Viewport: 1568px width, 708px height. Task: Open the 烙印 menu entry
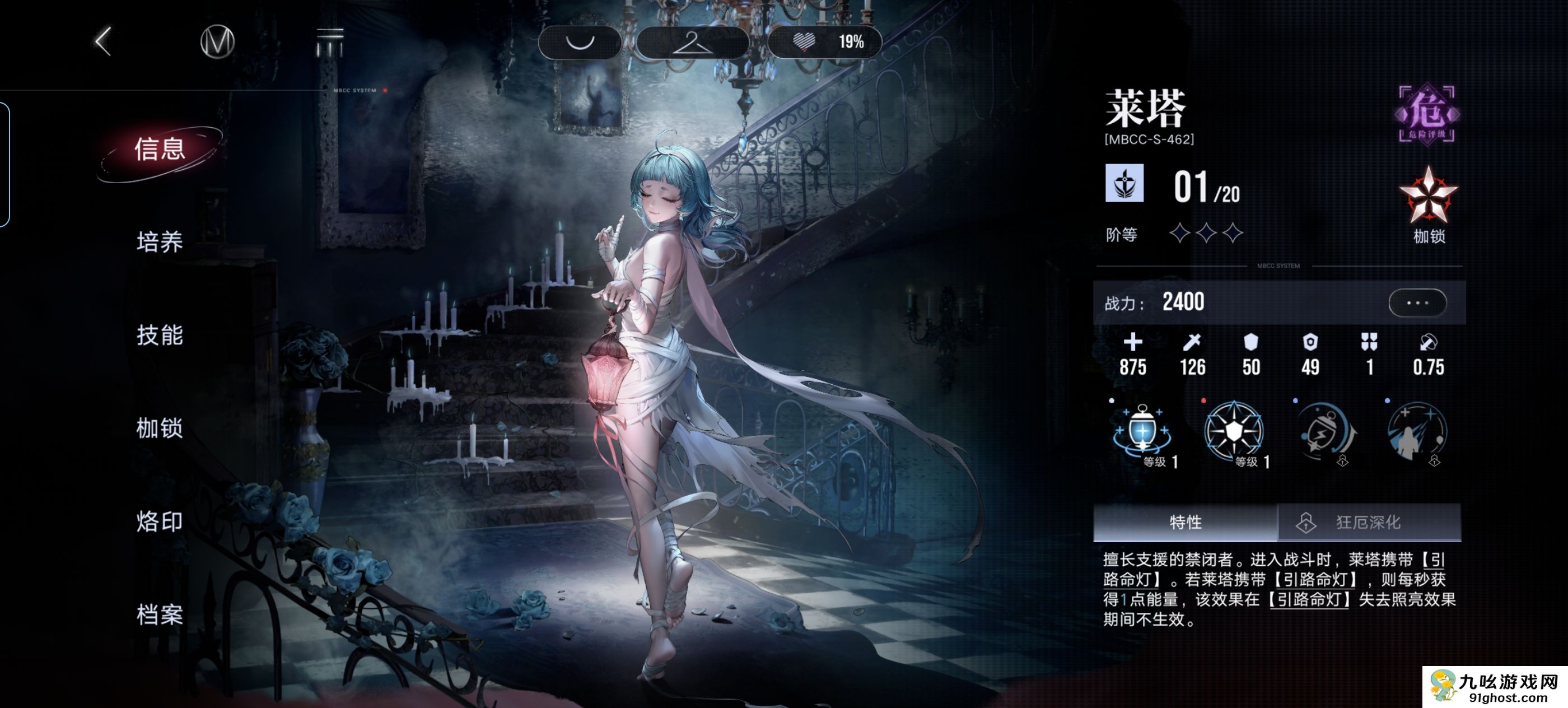[160, 521]
